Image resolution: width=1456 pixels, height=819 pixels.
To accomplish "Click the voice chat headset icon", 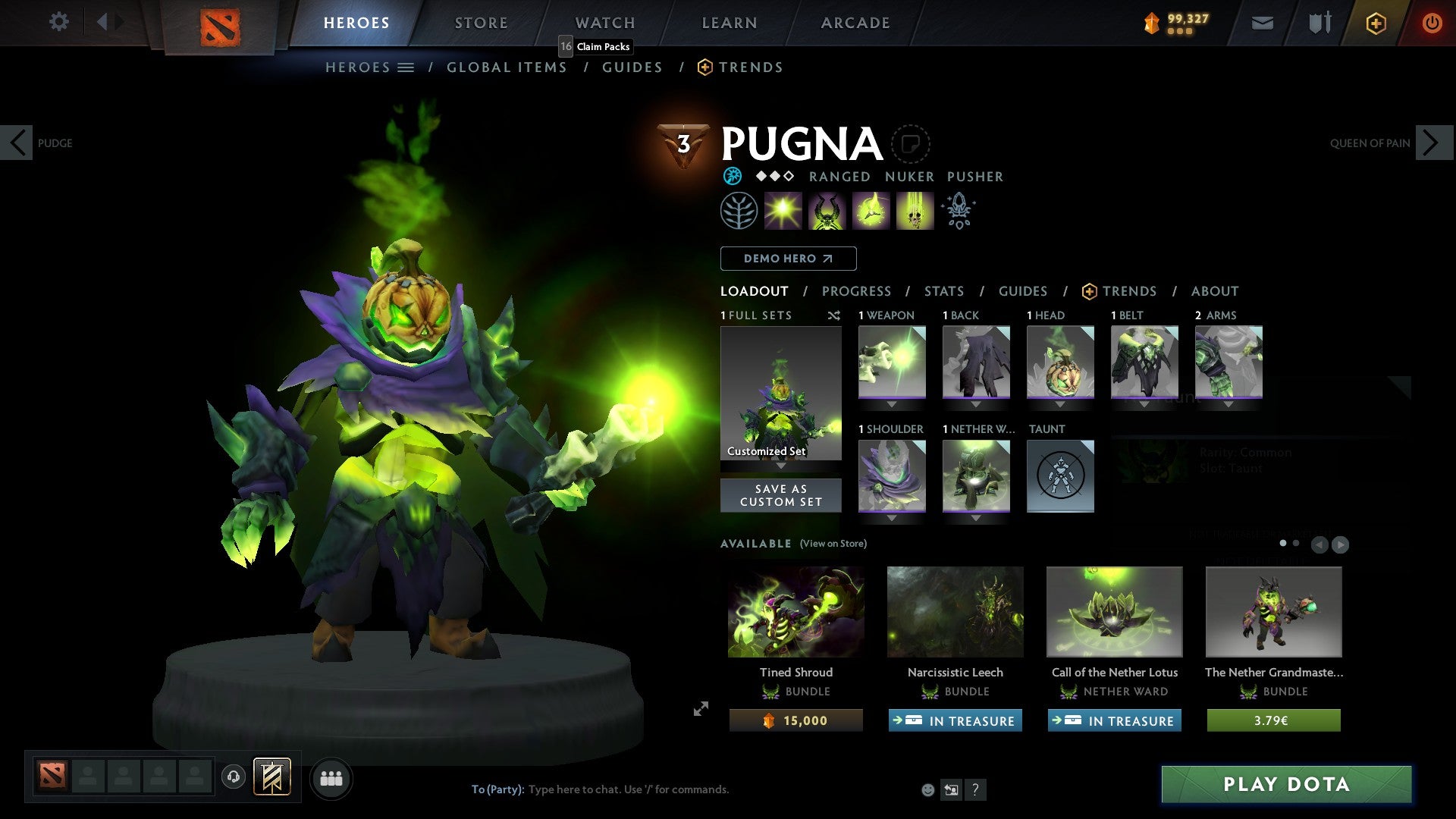I will (233, 778).
